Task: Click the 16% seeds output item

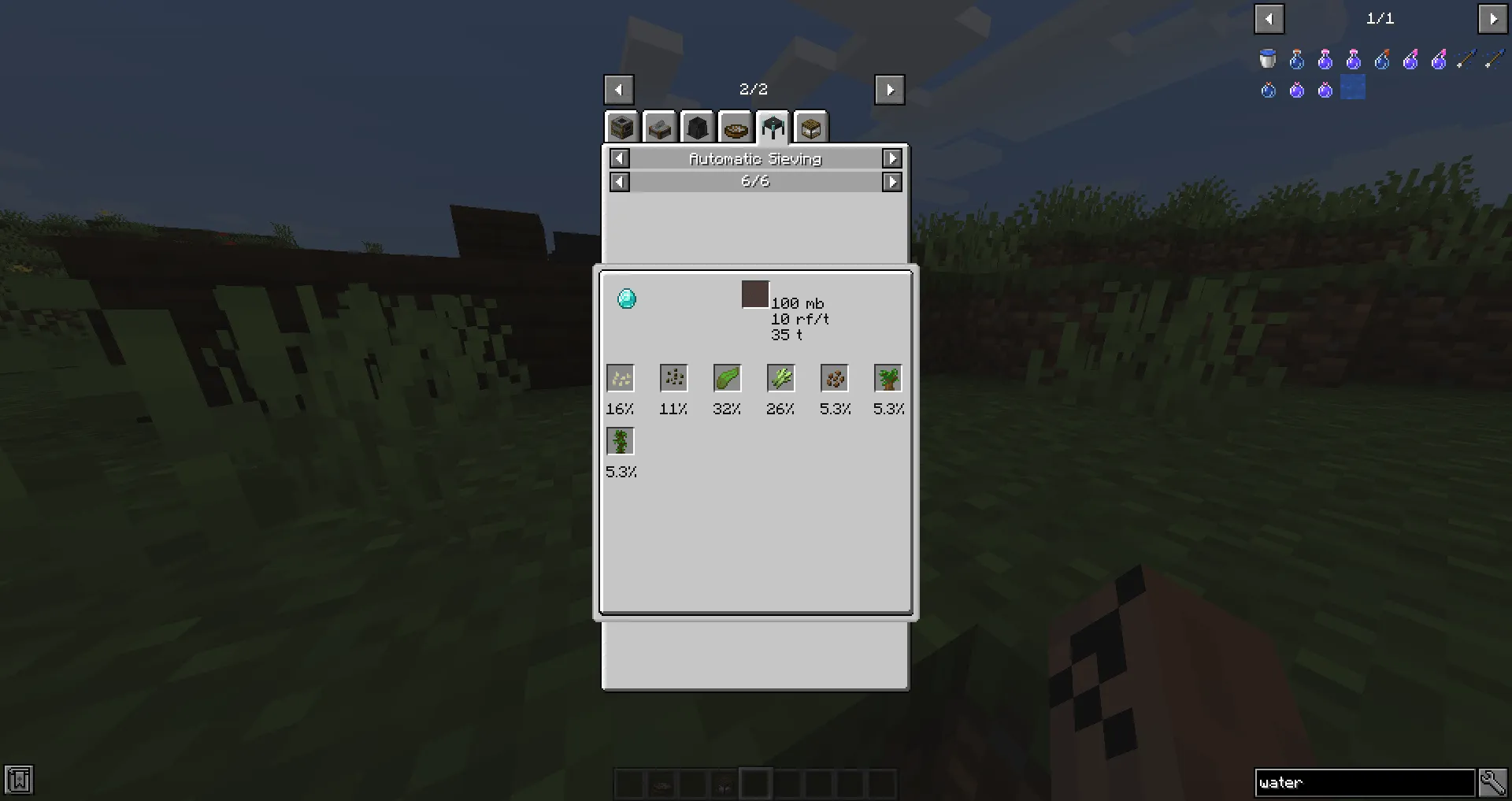Action: click(620, 377)
